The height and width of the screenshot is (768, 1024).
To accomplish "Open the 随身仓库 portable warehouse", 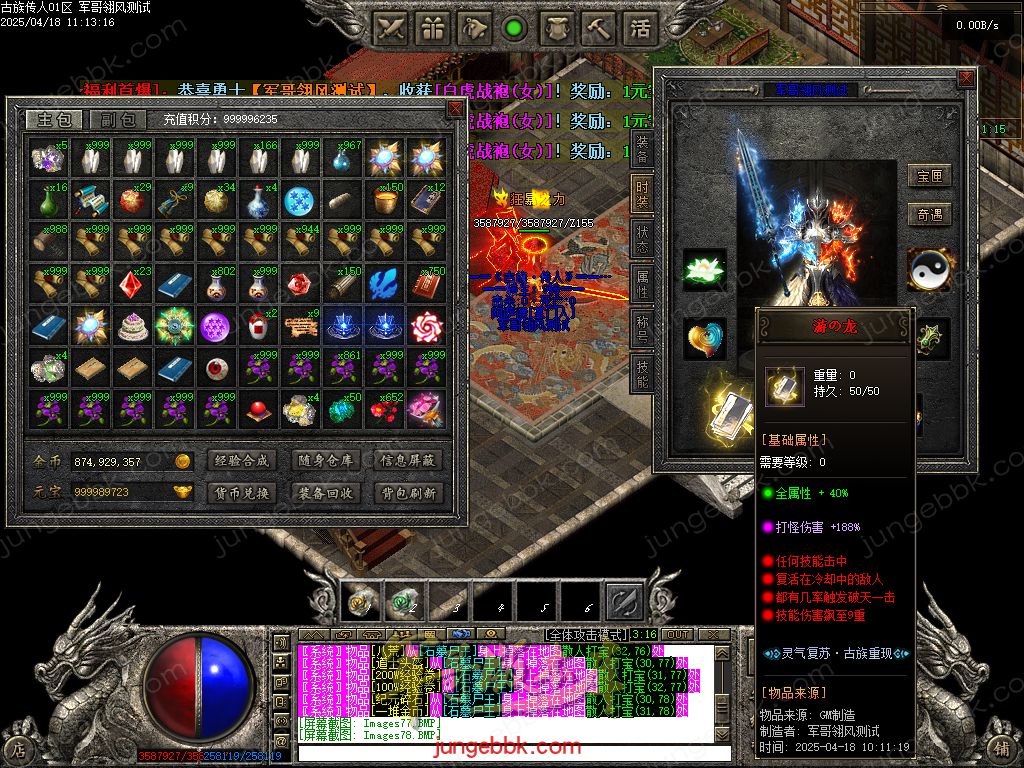I will pos(325,461).
